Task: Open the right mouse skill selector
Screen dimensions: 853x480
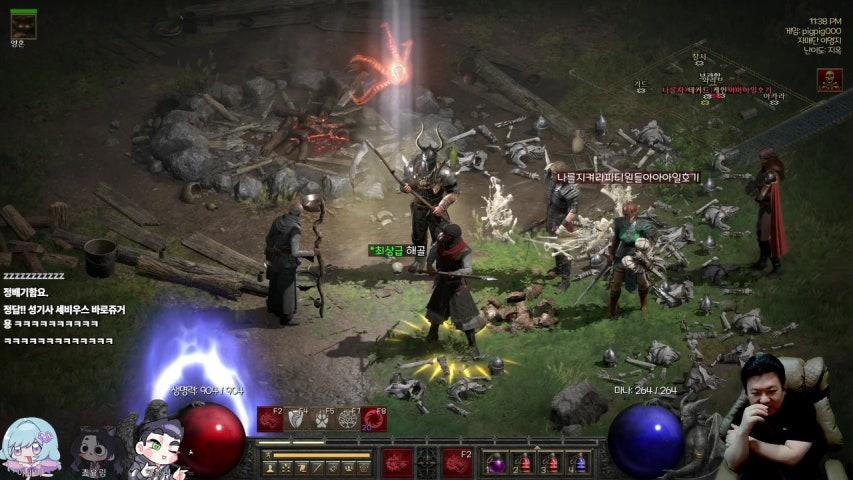Action: (x=458, y=462)
